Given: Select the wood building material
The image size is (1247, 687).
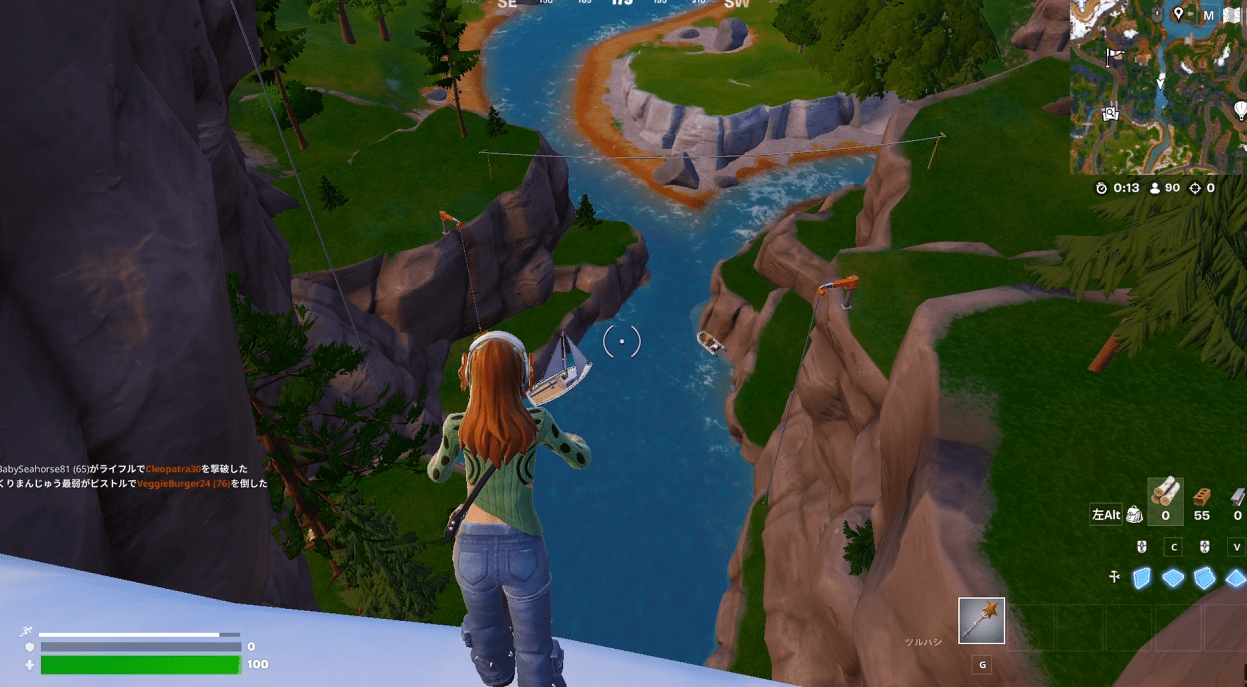Looking at the screenshot, I should (x=1165, y=501).
